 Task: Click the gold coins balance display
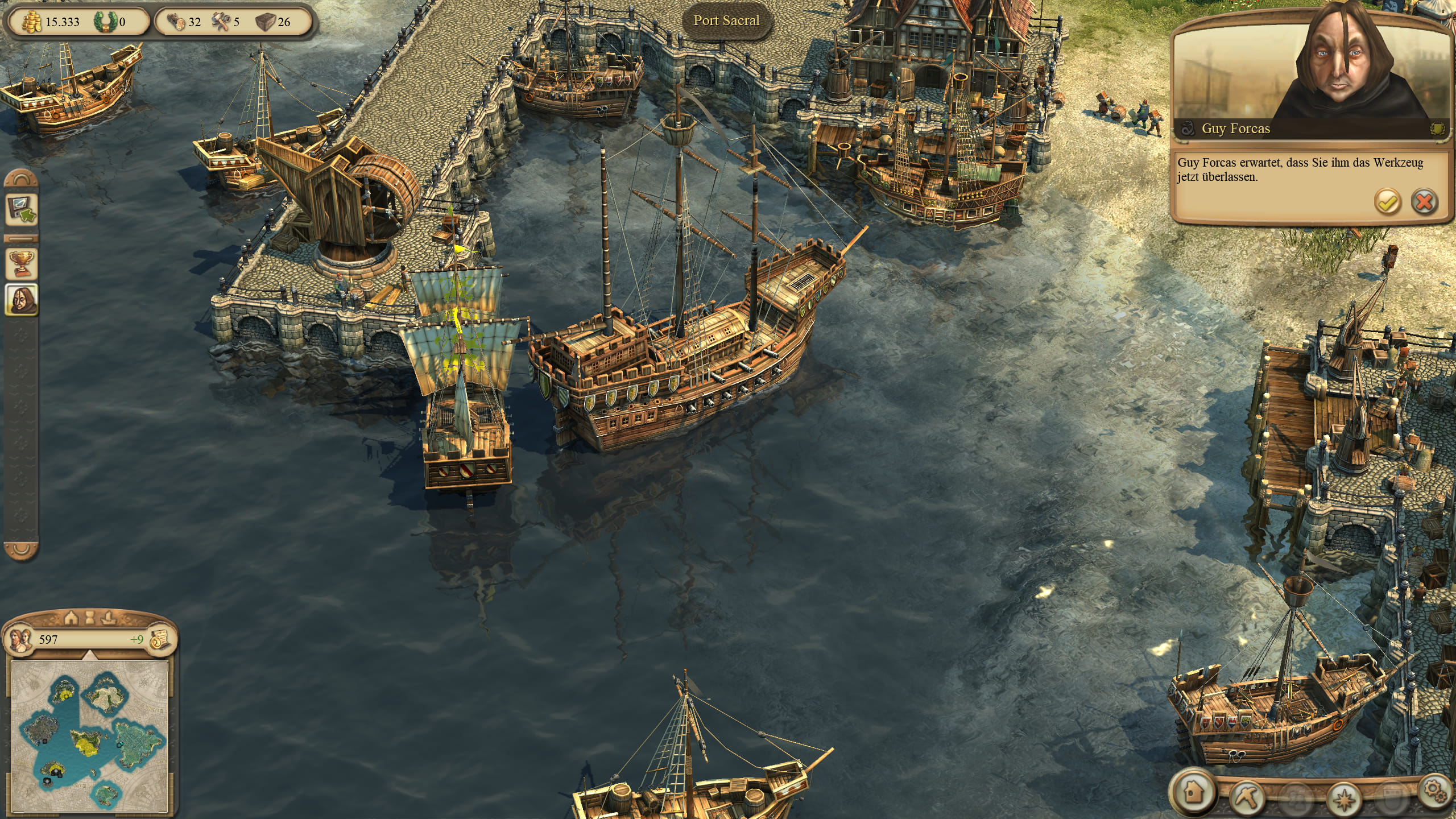[52, 22]
